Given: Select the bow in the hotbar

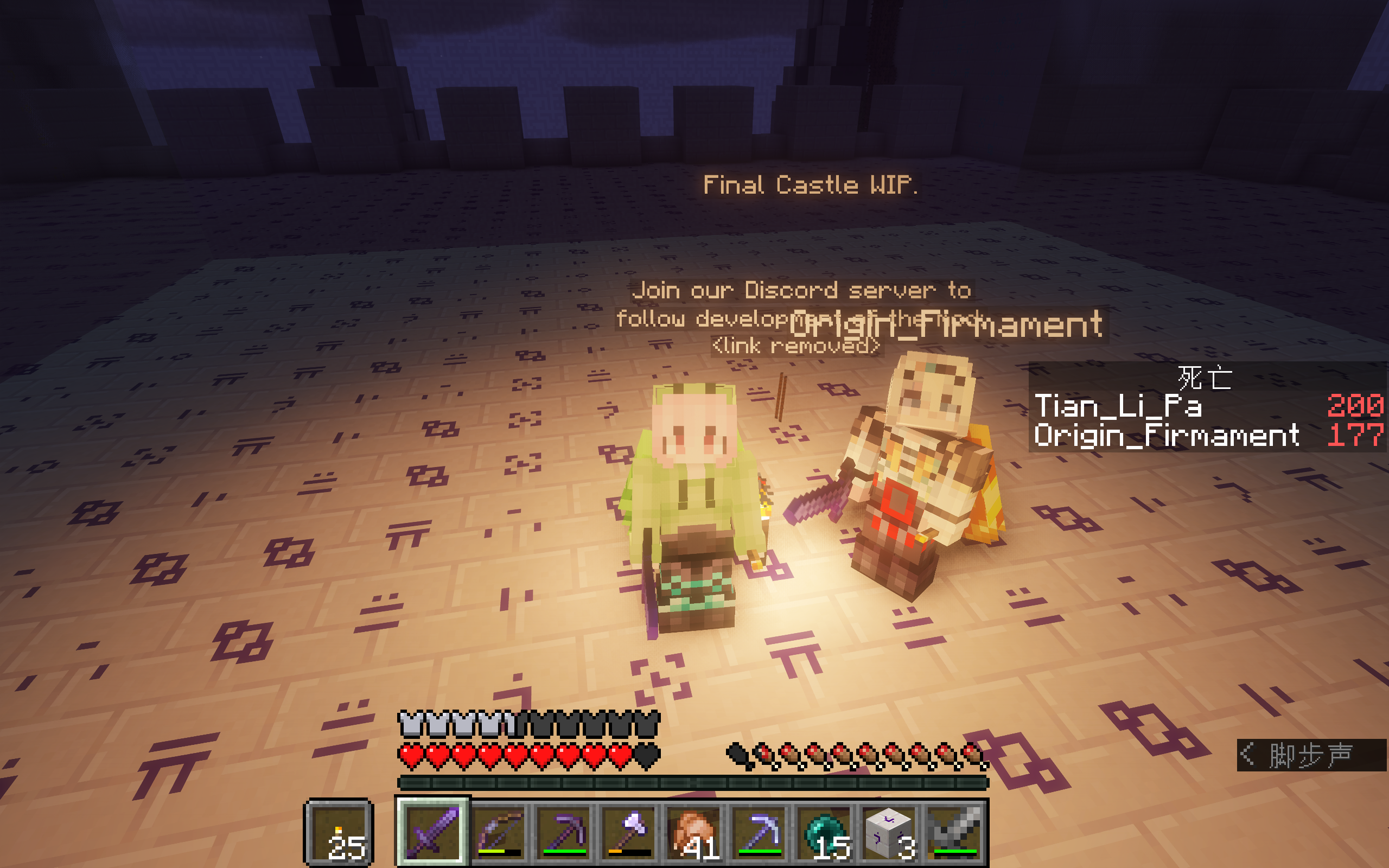Looking at the screenshot, I should 498,831.
